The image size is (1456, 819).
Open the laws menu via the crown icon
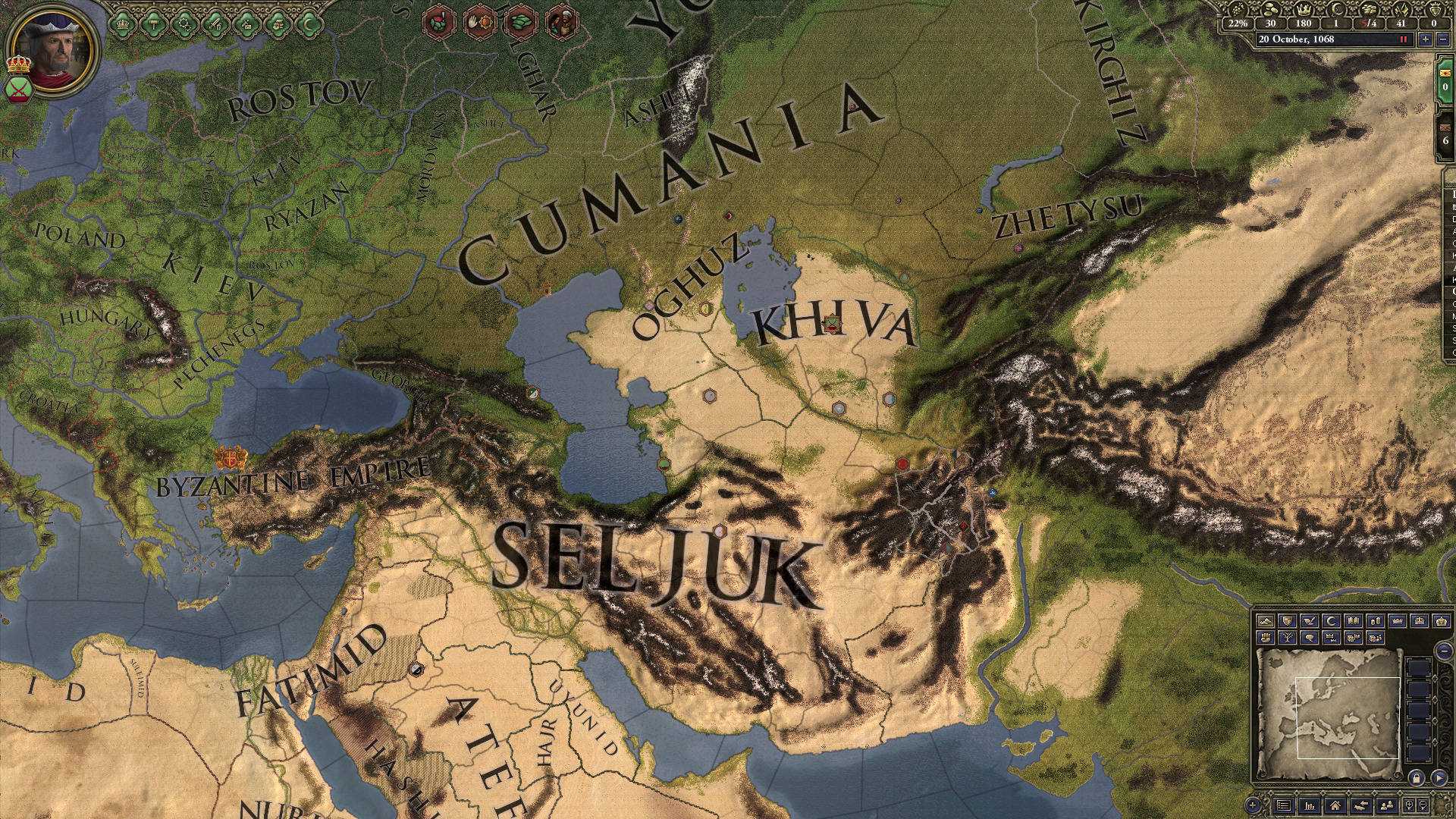[122, 23]
